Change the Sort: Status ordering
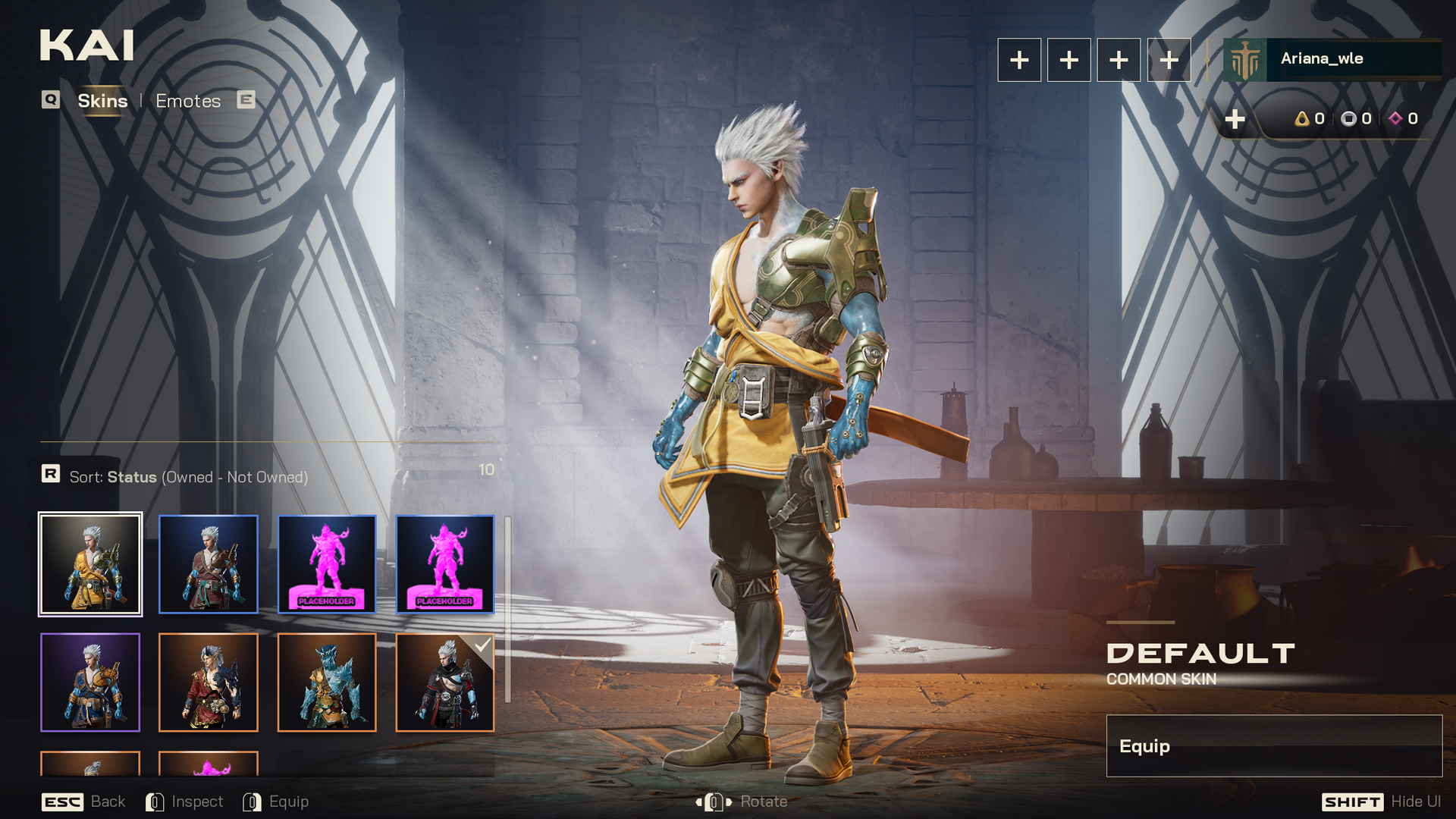The width and height of the screenshot is (1456, 819). [188, 477]
